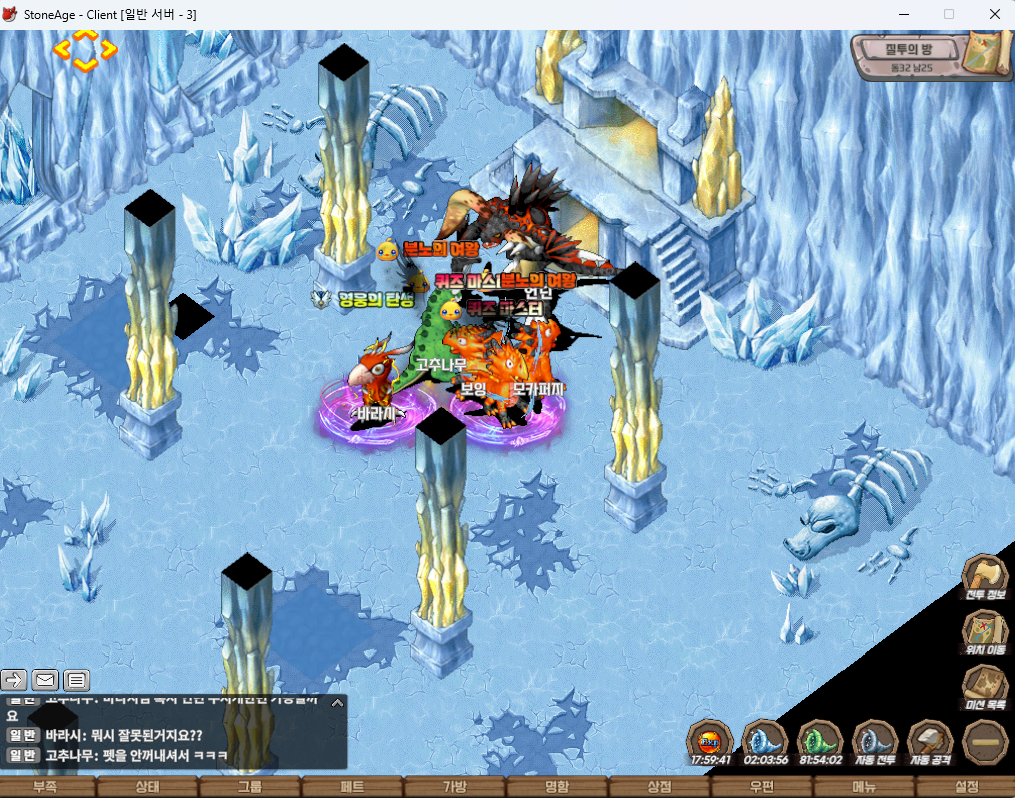Viewport: 1015px width, 799px height.
Task: Open the 부족 (tribe) menu tab
Action: pyautogui.click(x=45, y=787)
